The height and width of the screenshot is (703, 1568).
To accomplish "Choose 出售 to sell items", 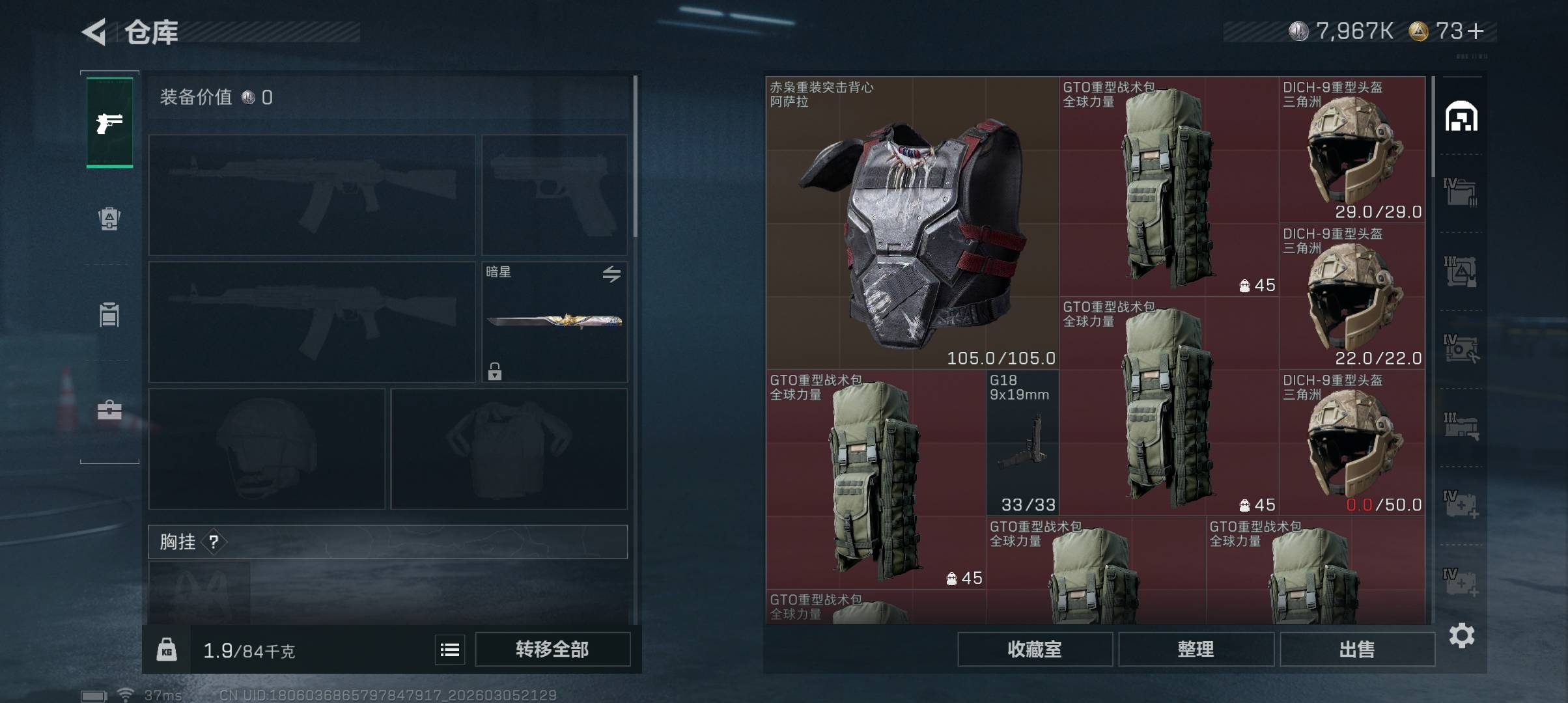I will click(x=1357, y=649).
